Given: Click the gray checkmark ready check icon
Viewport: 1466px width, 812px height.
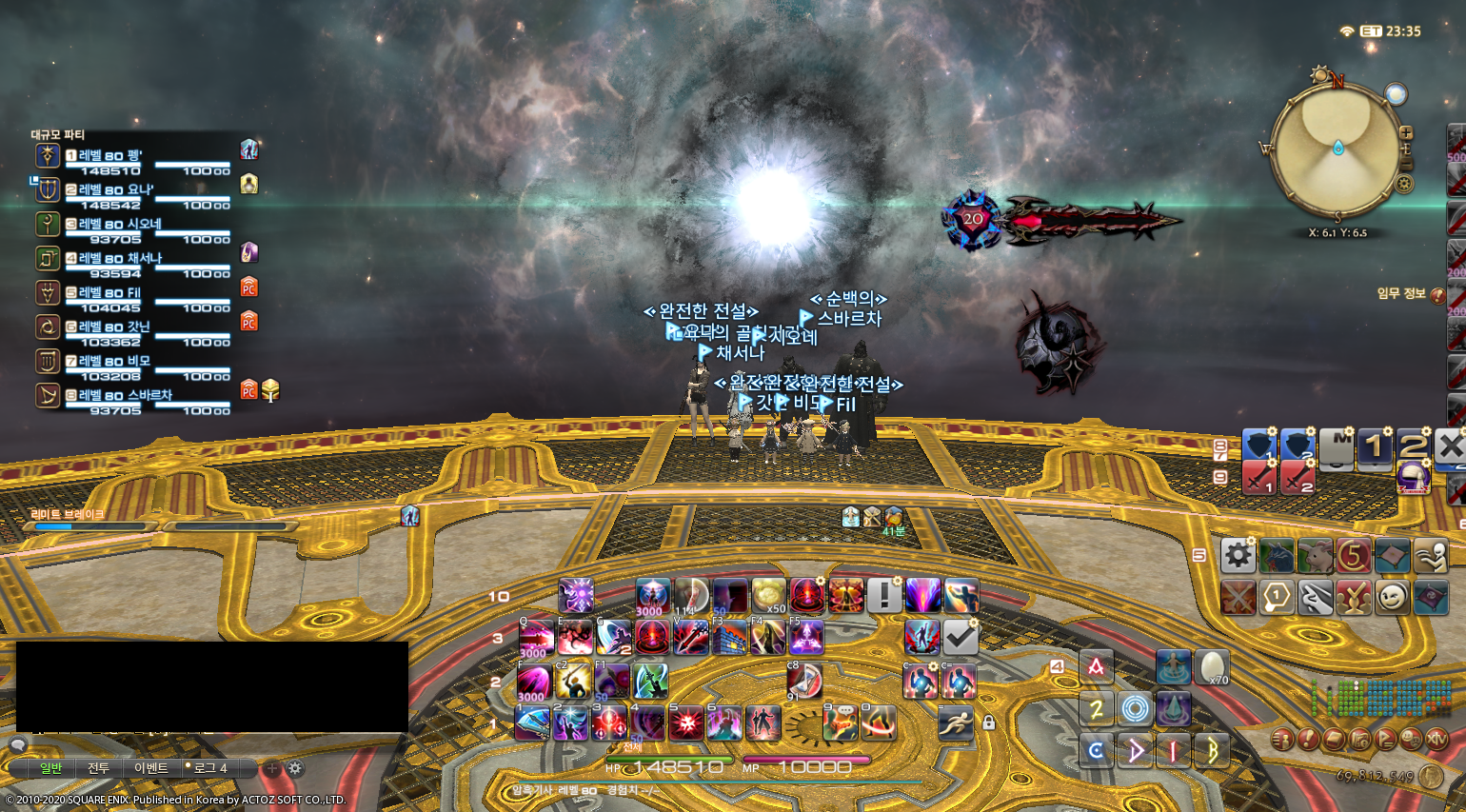Looking at the screenshot, I should pyautogui.click(x=961, y=638).
